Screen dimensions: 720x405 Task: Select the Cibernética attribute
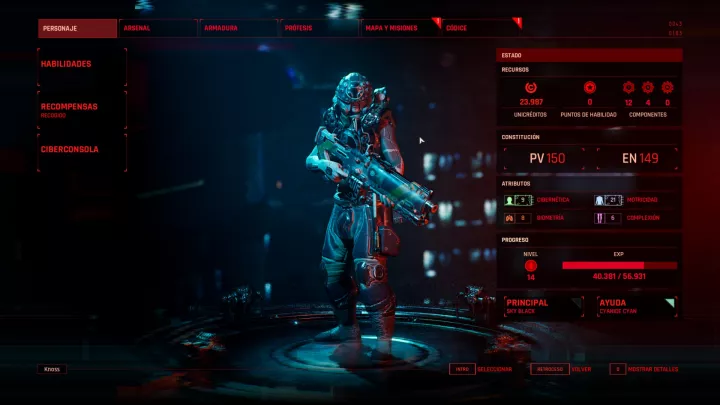[x=546, y=200]
